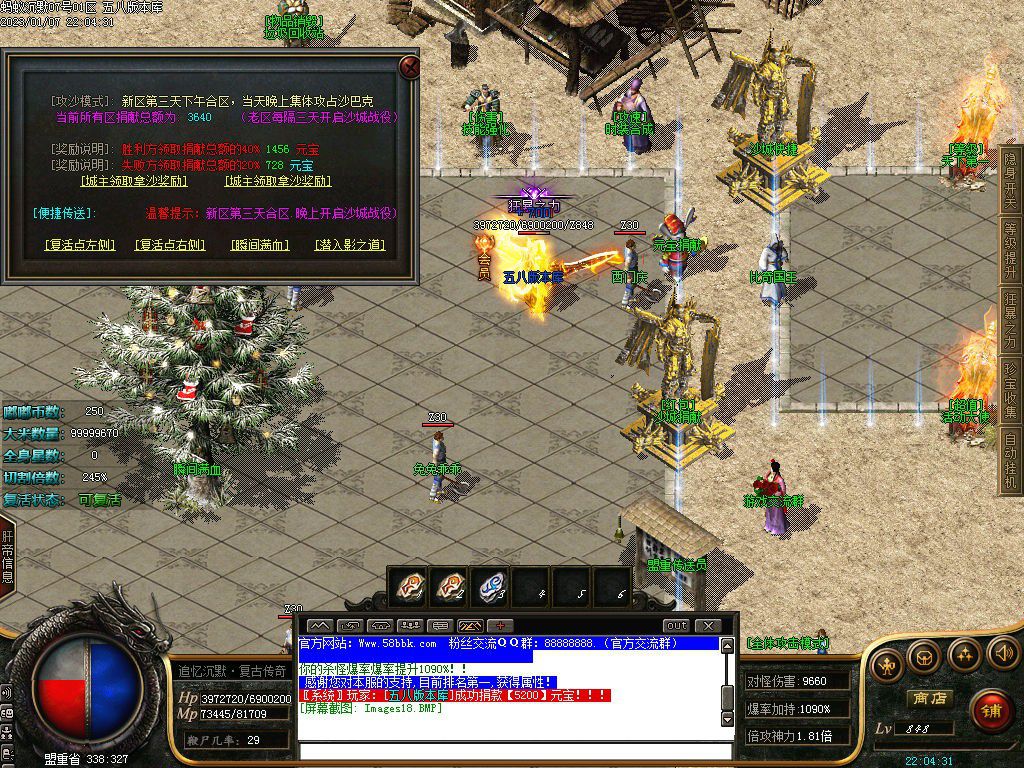1024x768 pixels.
Task: Click the chat window's out button
Action: [x=677, y=626]
